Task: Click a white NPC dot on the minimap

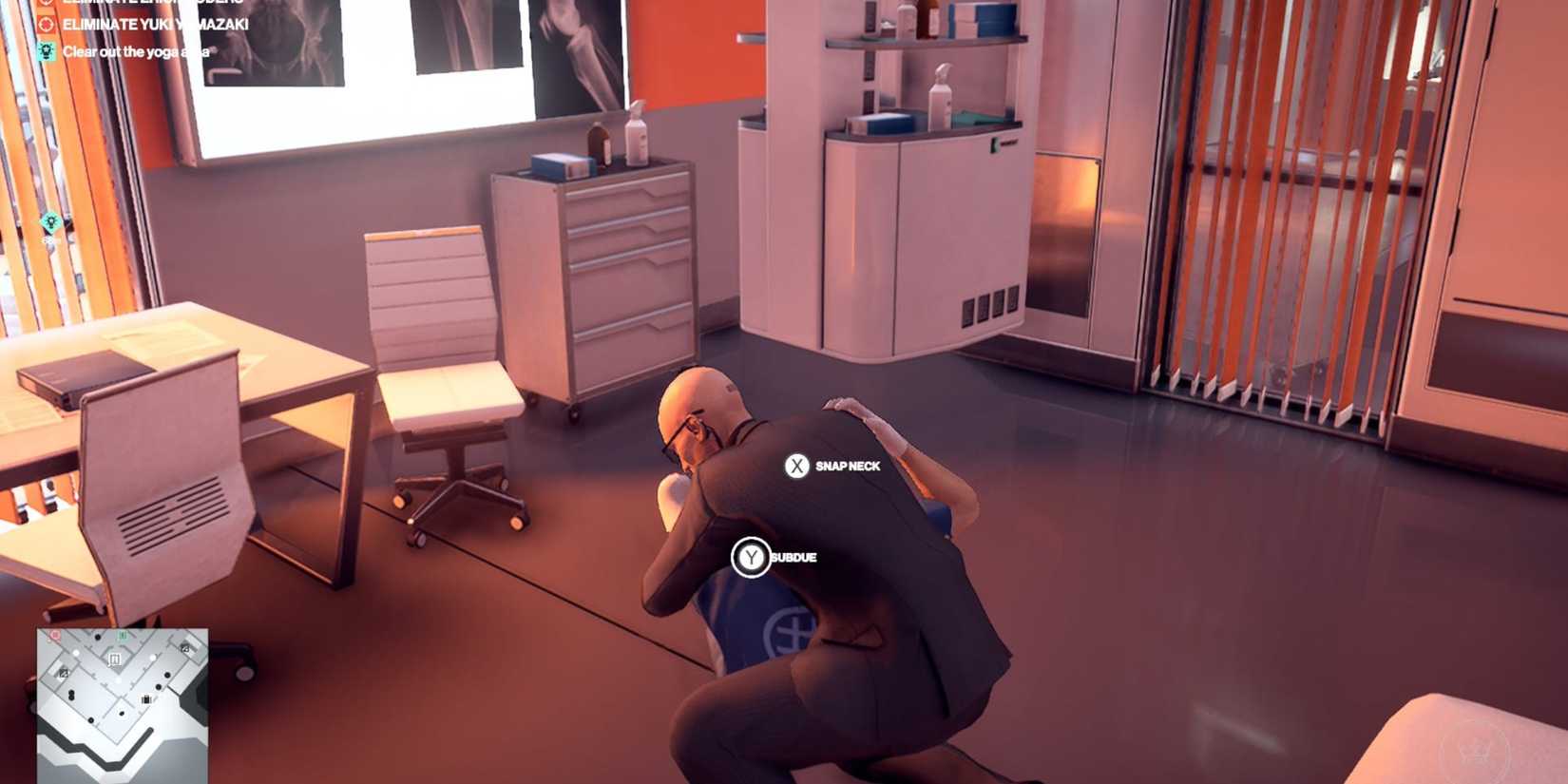Action: pyautogui.click(x=152, y=658)
